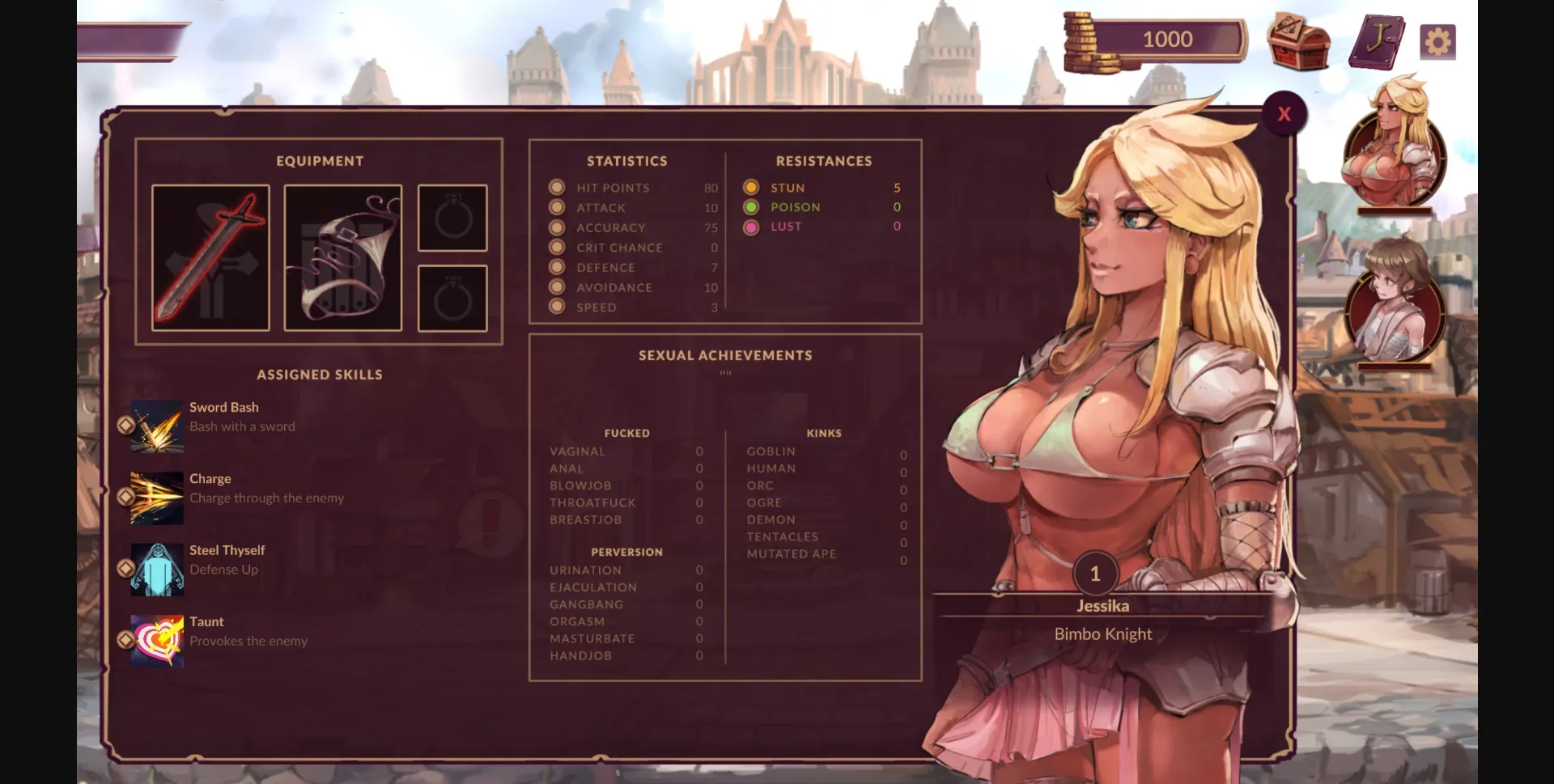Click the gold coin counter showing 1000

pyautogui.click(x=1168, y=39)
